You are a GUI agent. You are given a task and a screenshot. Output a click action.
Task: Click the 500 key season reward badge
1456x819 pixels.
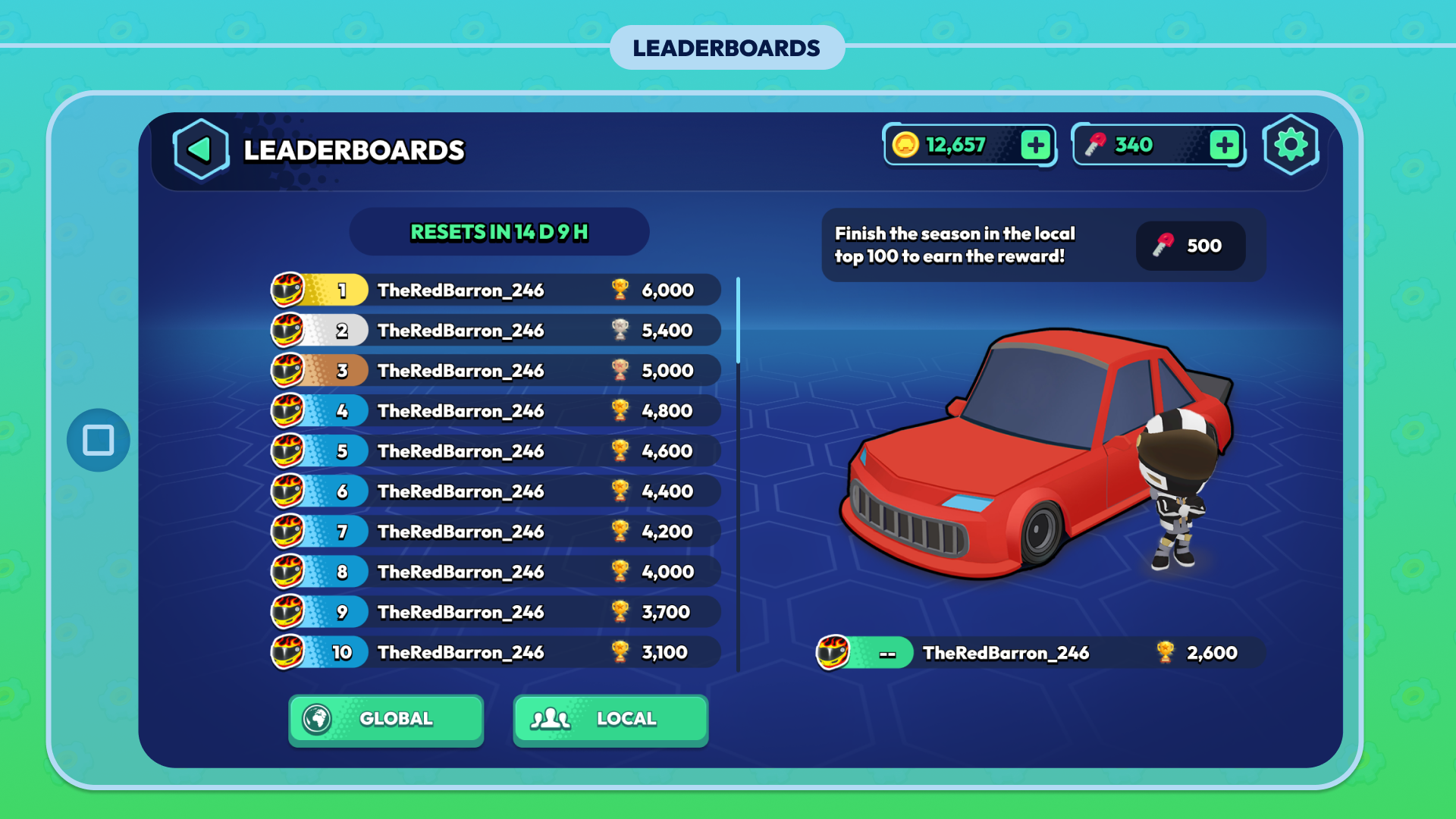point(1190,246)
